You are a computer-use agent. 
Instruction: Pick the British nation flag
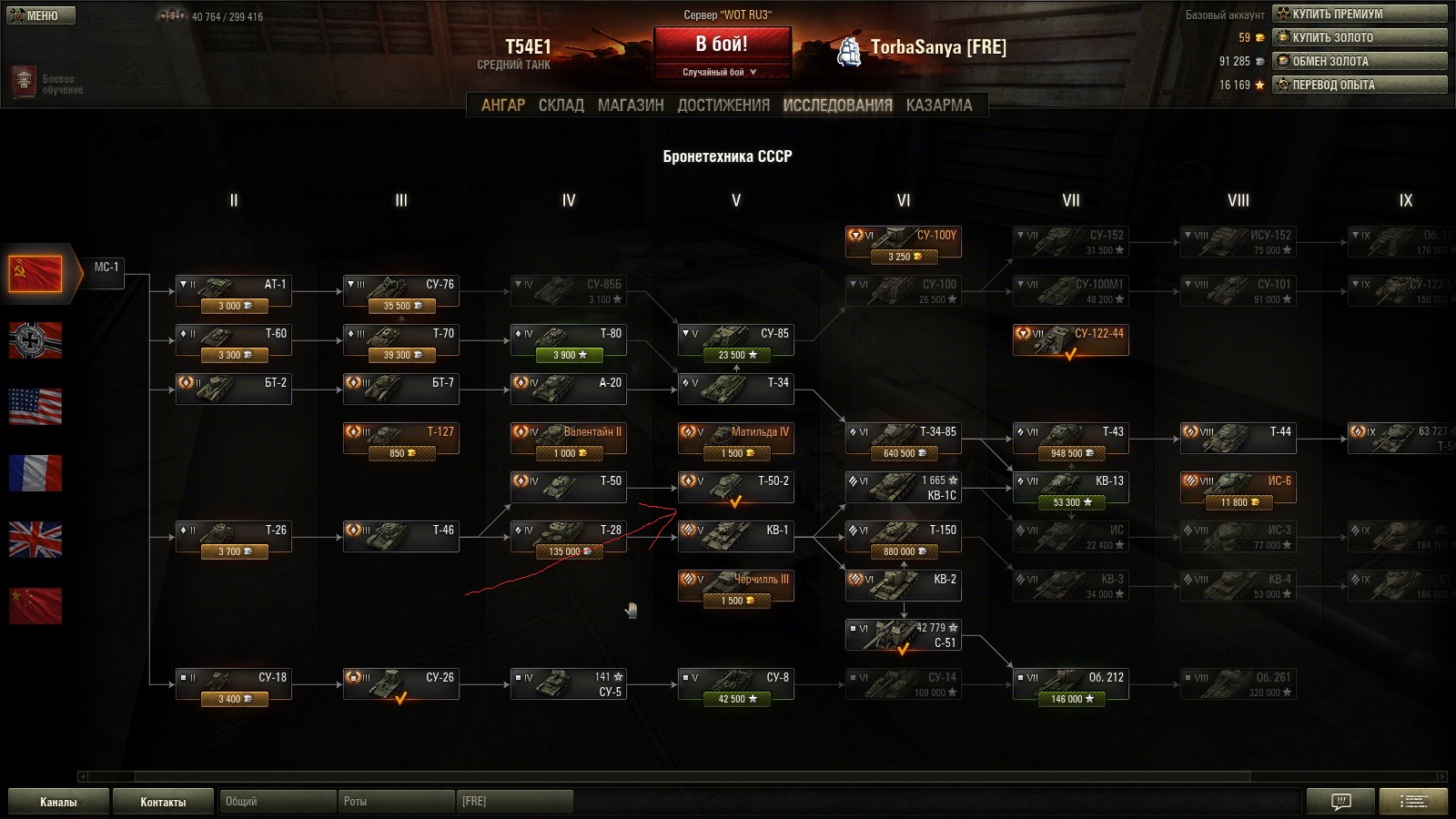coord(35,540)
